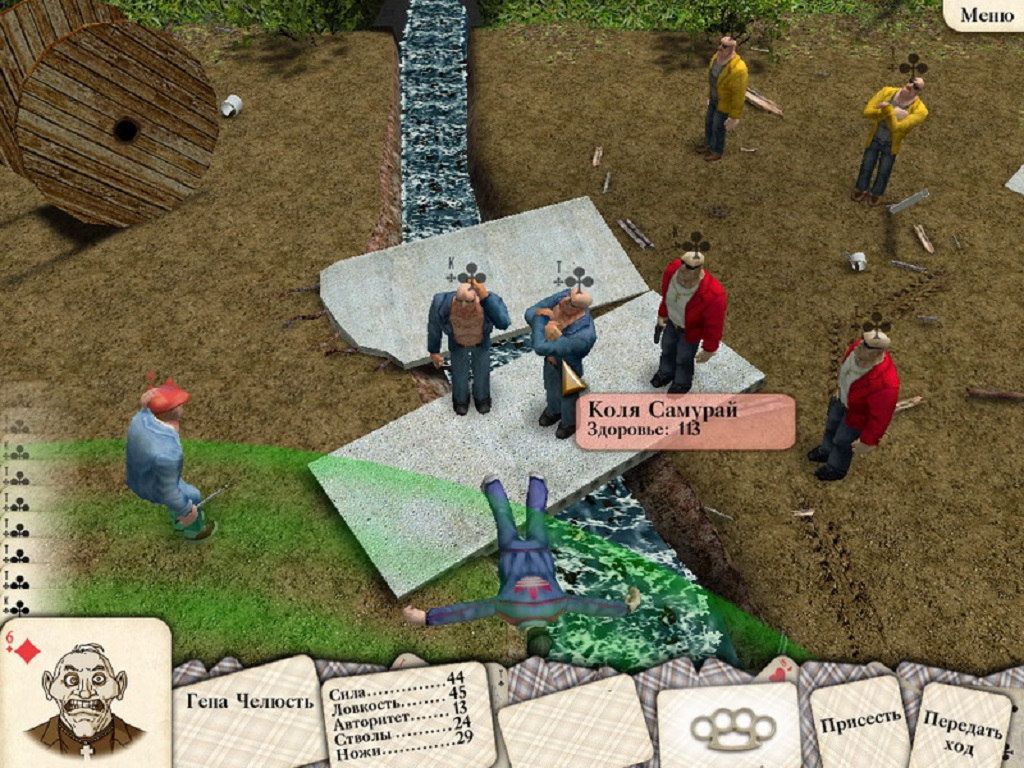Open the Меню button

coord(986,15)
